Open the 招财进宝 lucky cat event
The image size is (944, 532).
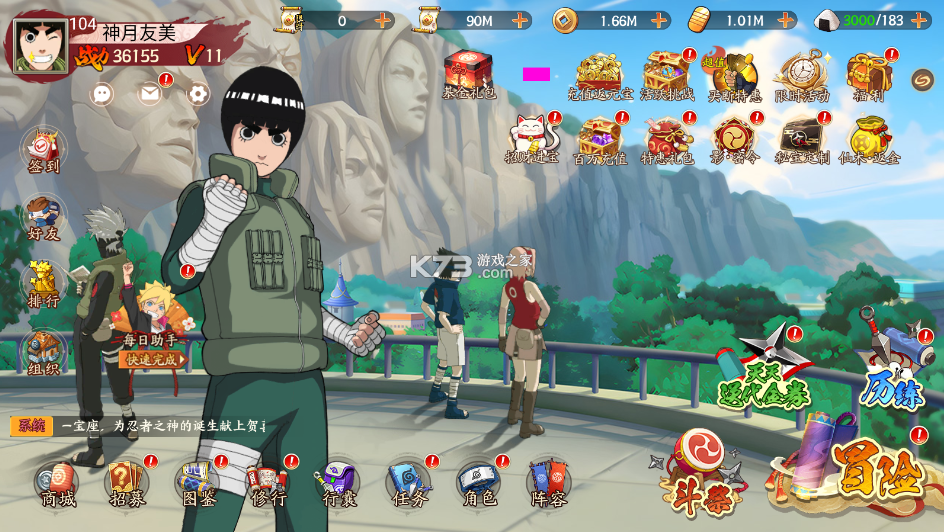(x=531, y=139)
